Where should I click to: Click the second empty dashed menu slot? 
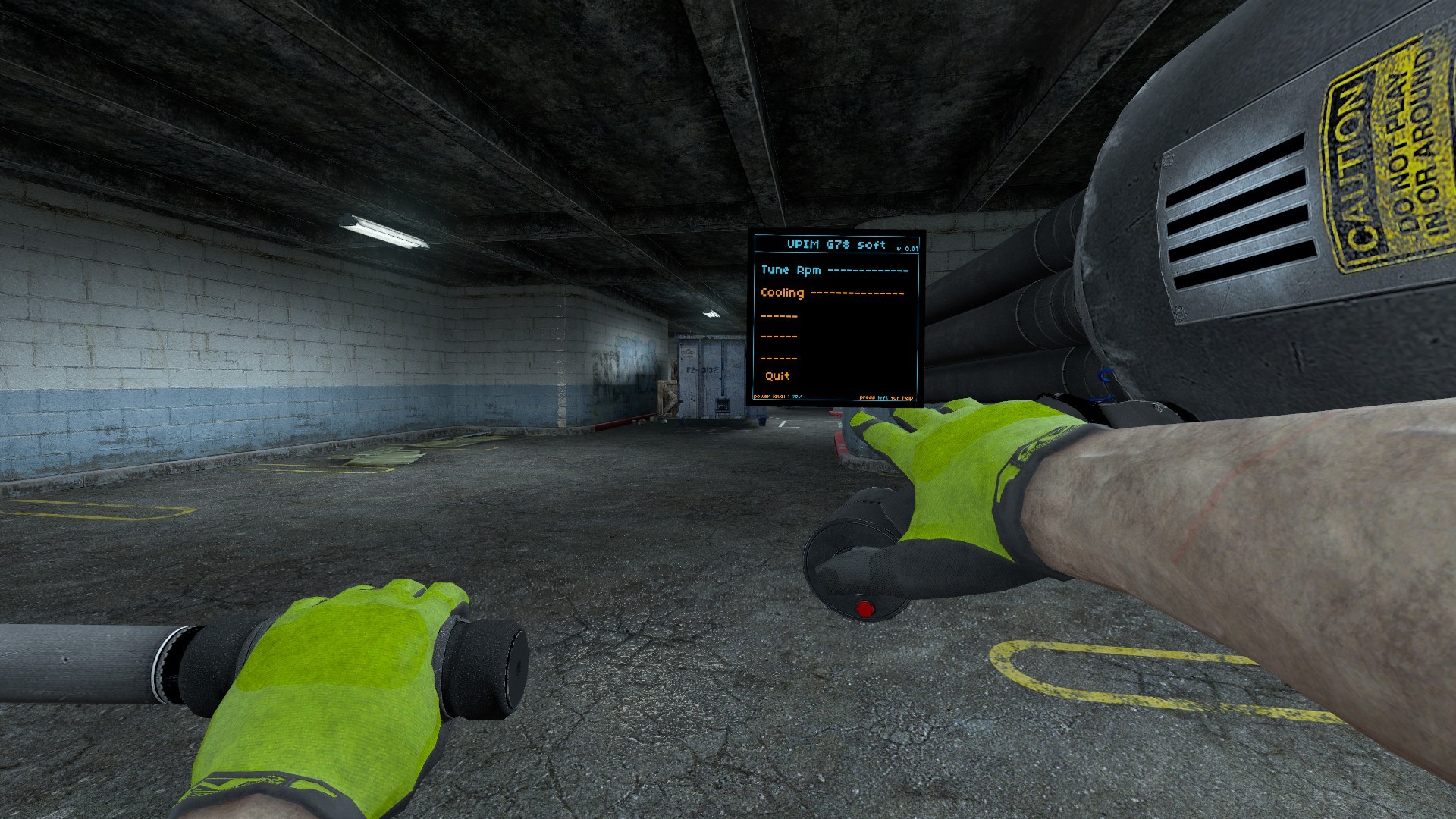[779, 337]
